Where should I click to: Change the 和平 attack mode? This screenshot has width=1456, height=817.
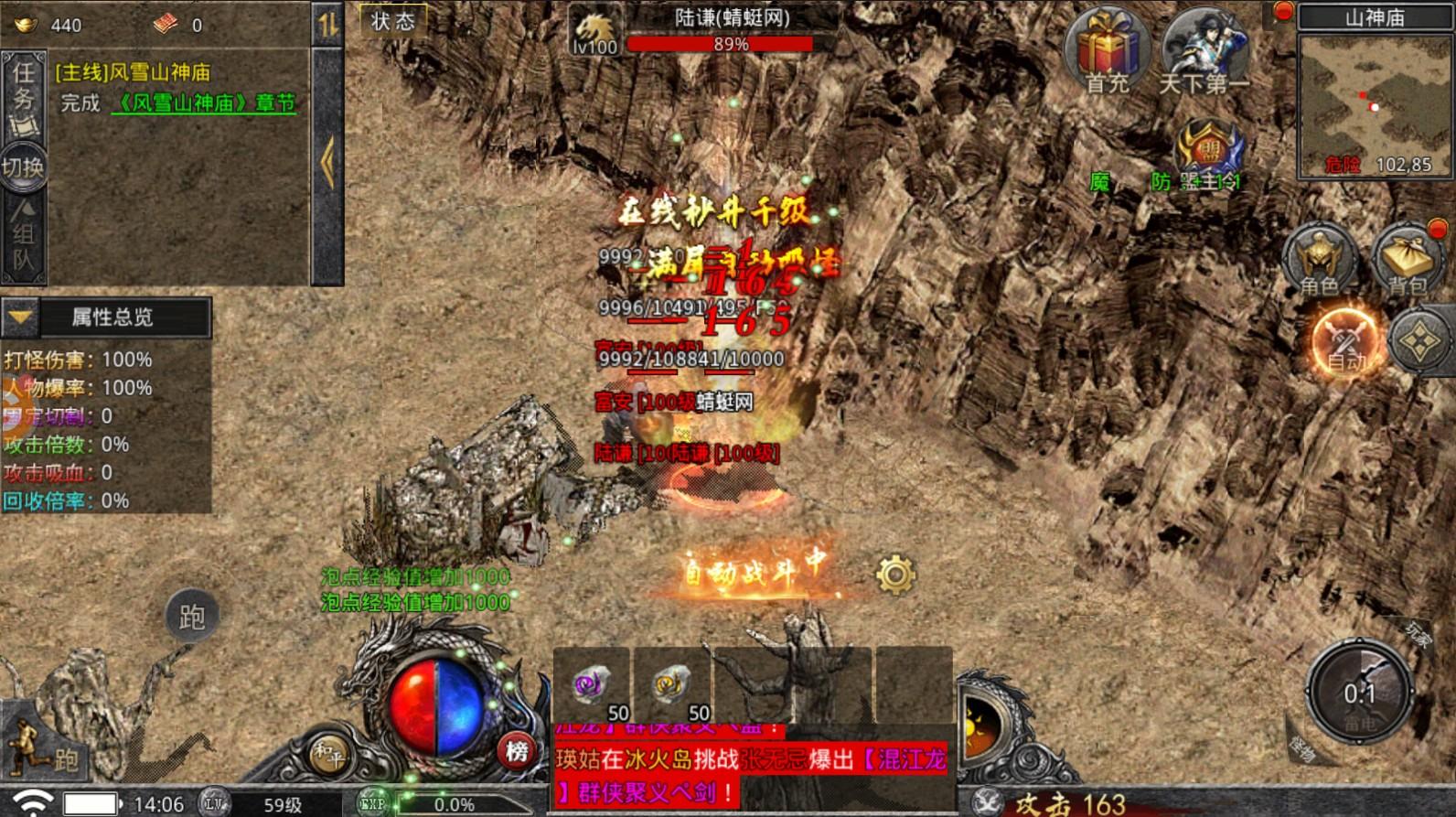click(x=328, y=753)
